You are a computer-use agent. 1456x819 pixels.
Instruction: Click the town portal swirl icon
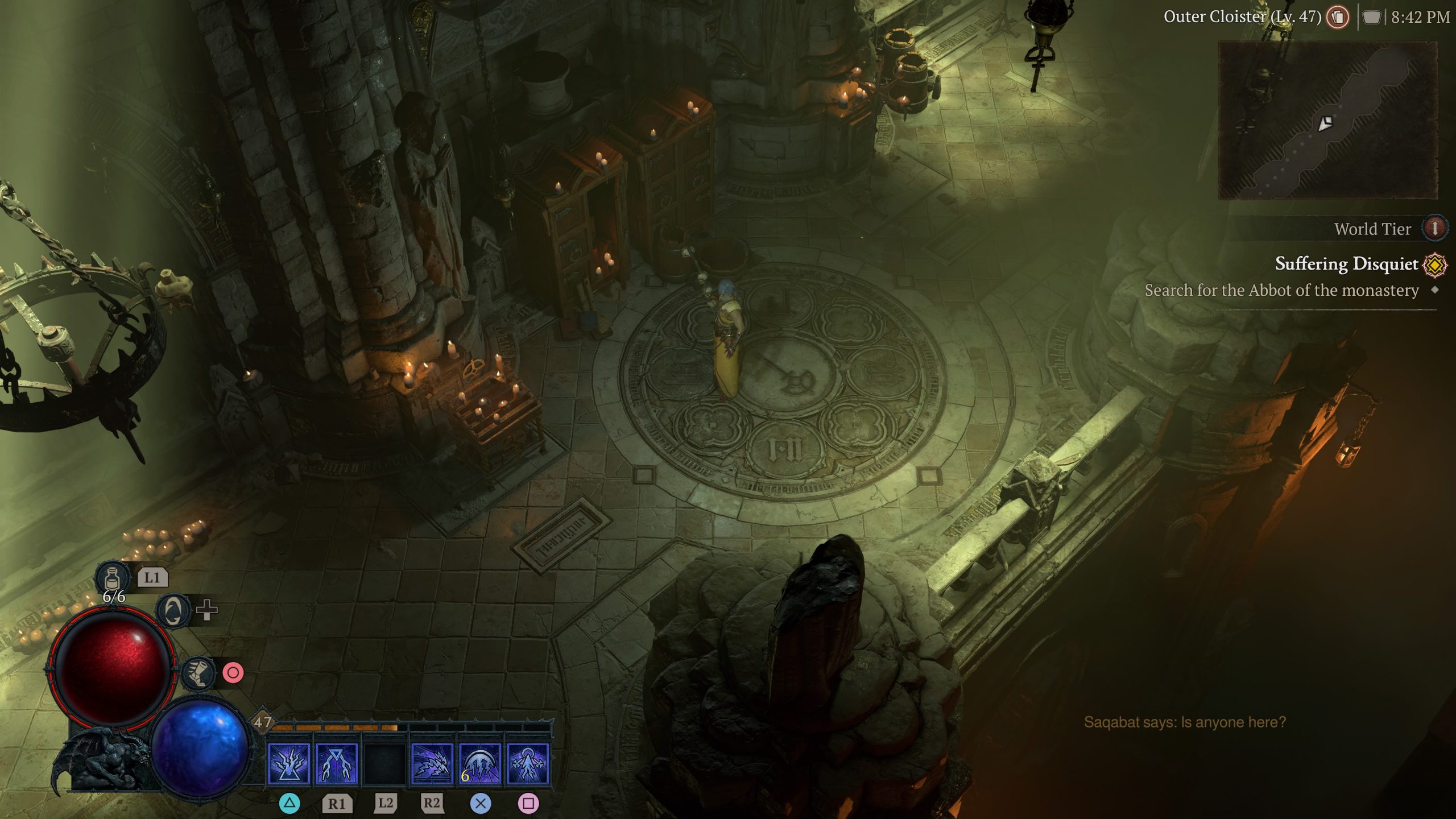tap(173, 611)
